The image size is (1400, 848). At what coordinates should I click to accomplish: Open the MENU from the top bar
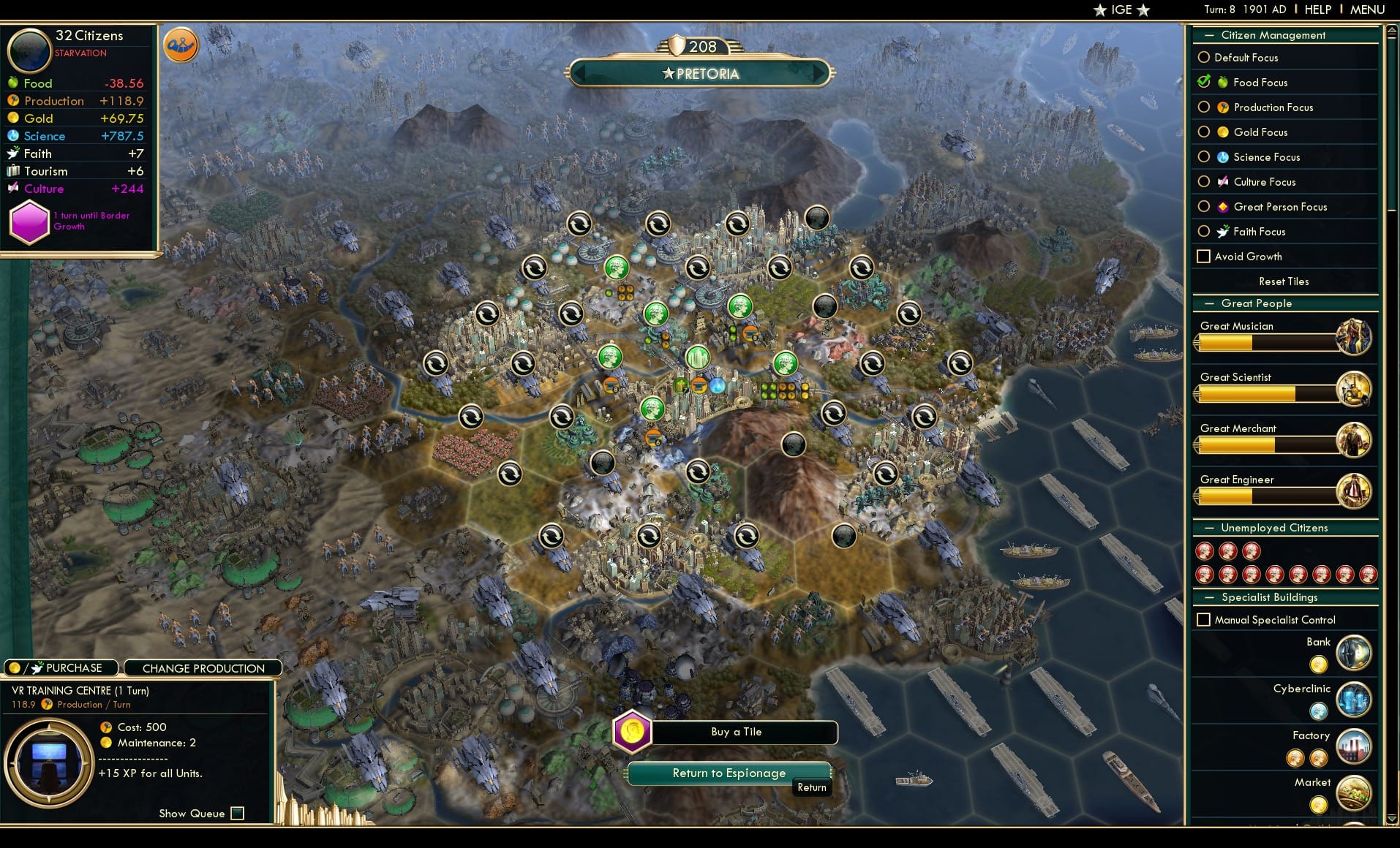1366,10
